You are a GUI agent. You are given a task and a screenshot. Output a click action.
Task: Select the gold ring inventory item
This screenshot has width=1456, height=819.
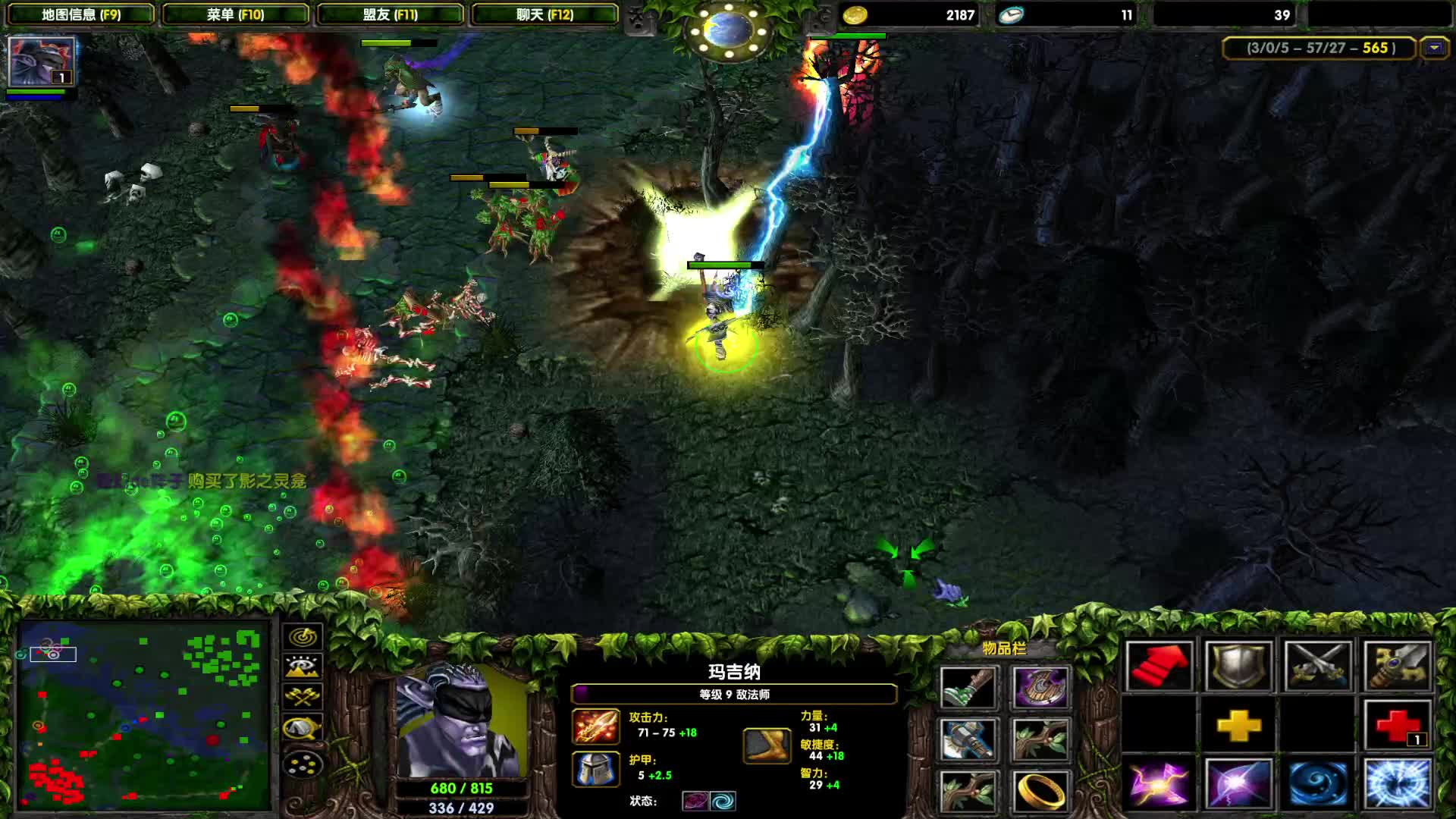[x=1040, y=791]
